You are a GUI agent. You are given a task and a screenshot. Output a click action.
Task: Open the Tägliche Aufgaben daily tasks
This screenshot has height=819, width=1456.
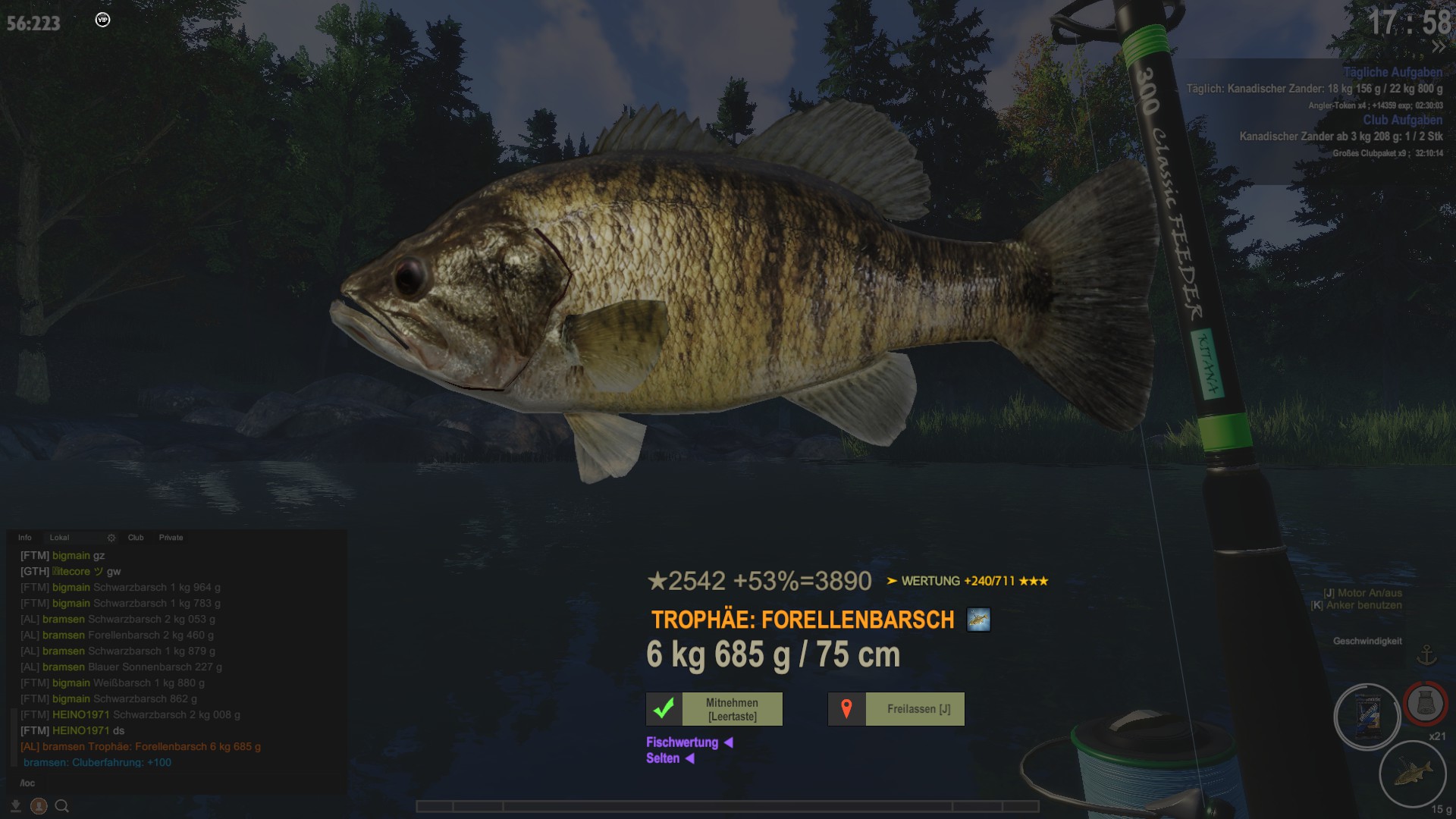pyautogui.click(x=1392, y=72)
